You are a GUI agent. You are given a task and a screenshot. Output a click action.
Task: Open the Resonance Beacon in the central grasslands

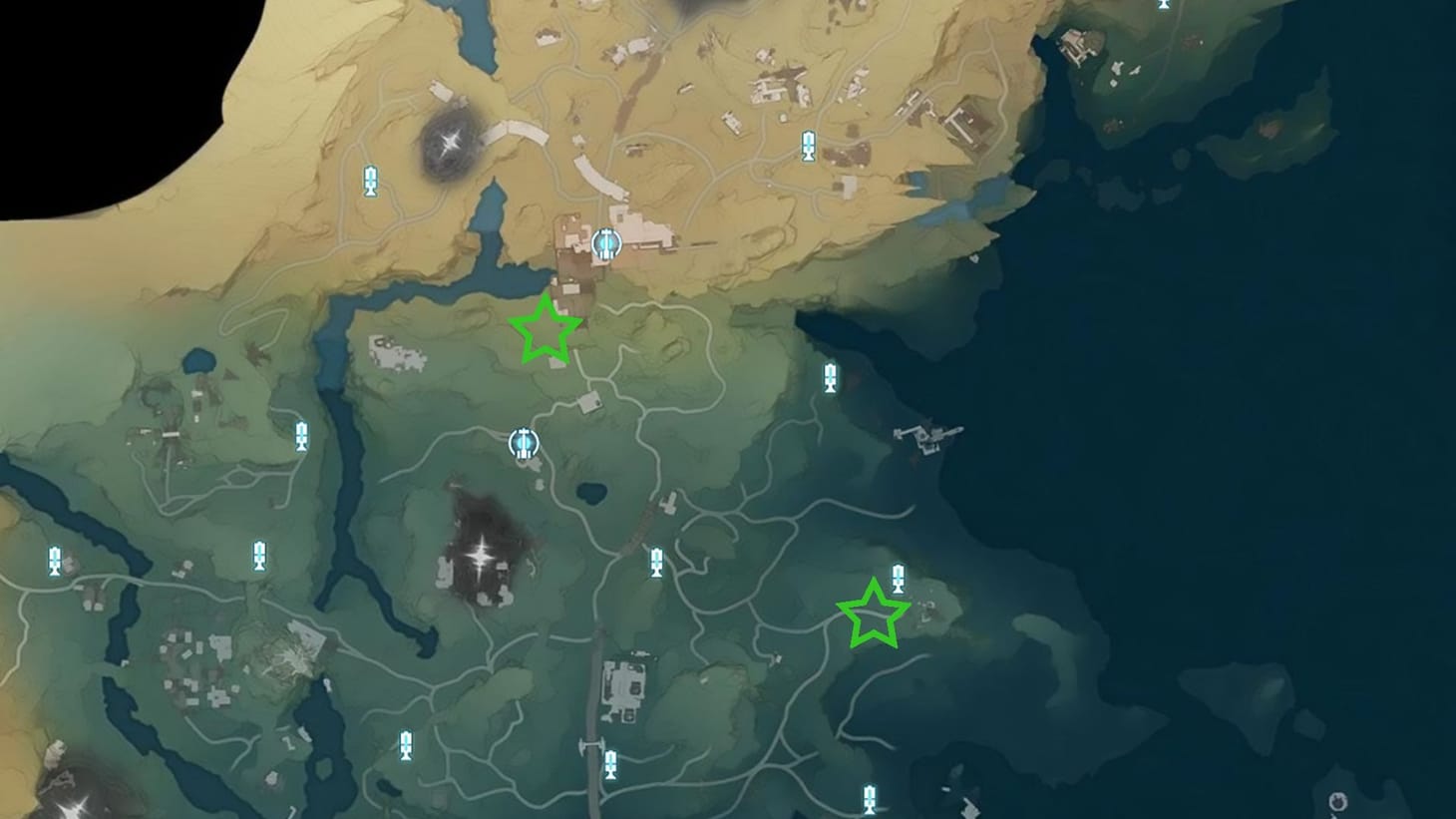[523, 444]
